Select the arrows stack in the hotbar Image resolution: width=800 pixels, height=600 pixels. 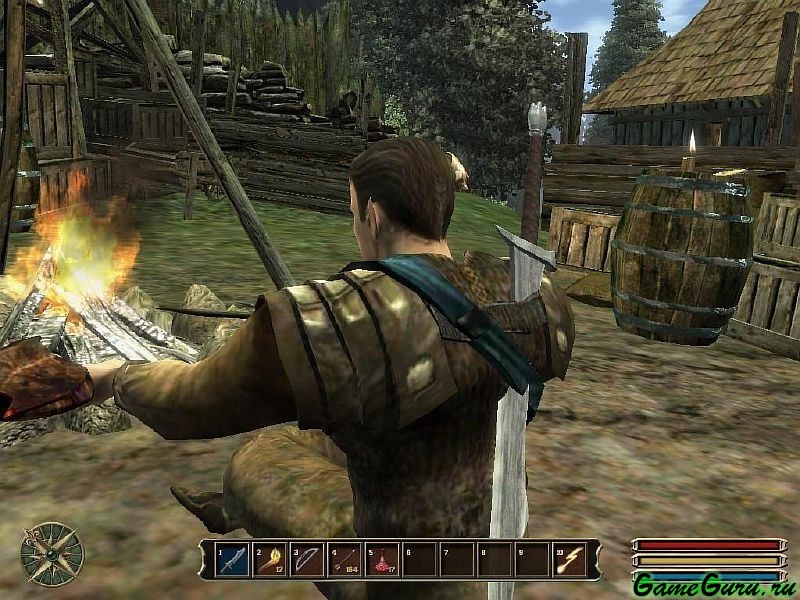tap(345, 560)
